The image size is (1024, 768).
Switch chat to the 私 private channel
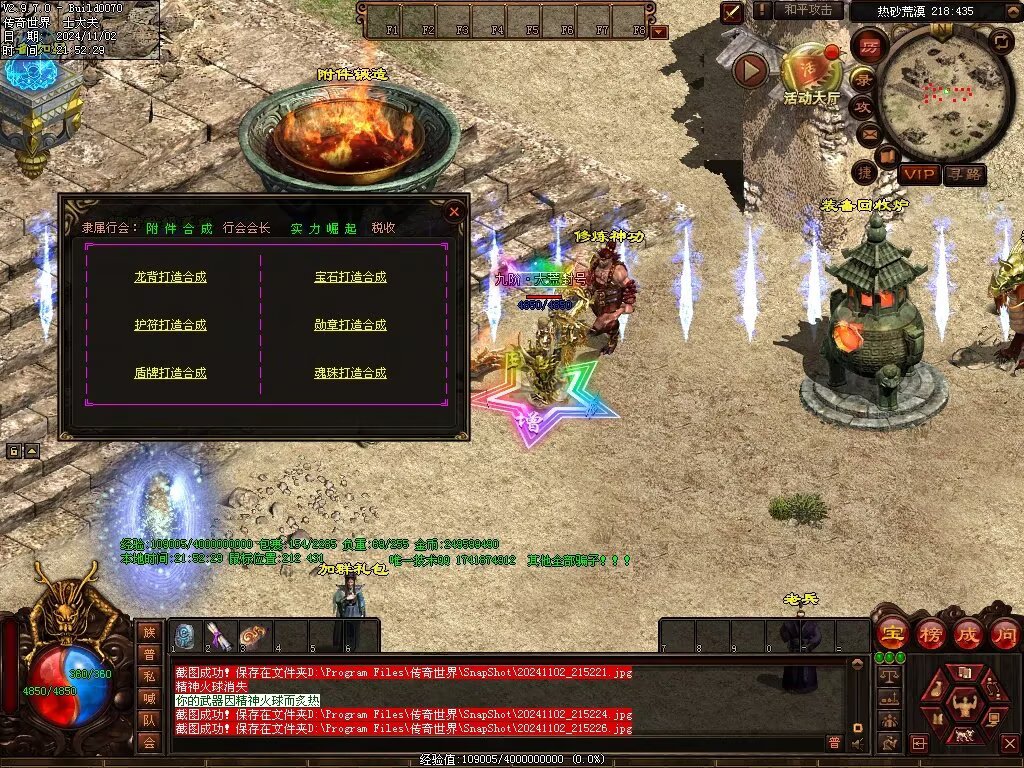pyautogui.click(x=149, y=675)
